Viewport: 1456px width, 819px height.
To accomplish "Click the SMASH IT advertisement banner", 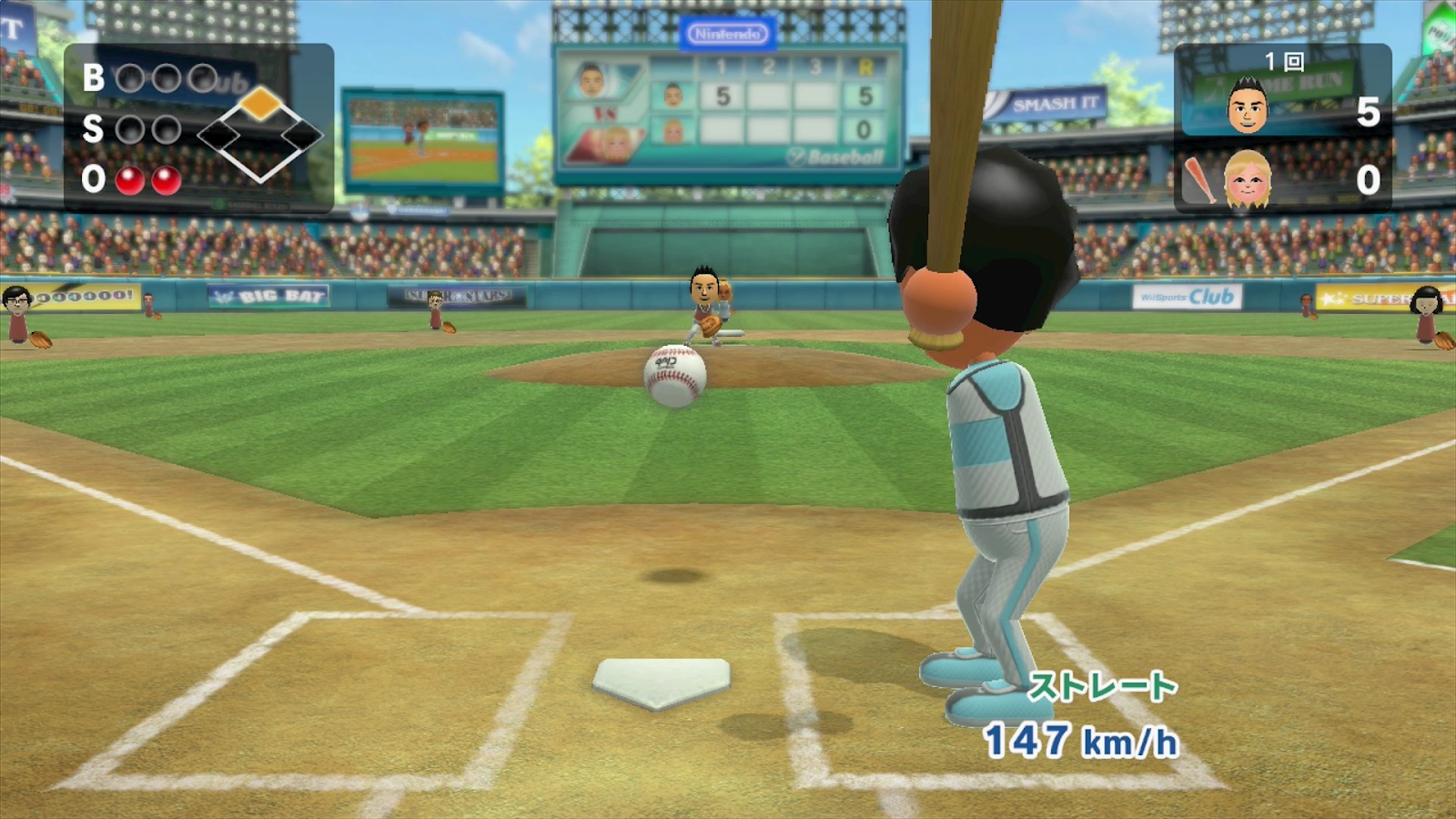I will click(1046, 103).
